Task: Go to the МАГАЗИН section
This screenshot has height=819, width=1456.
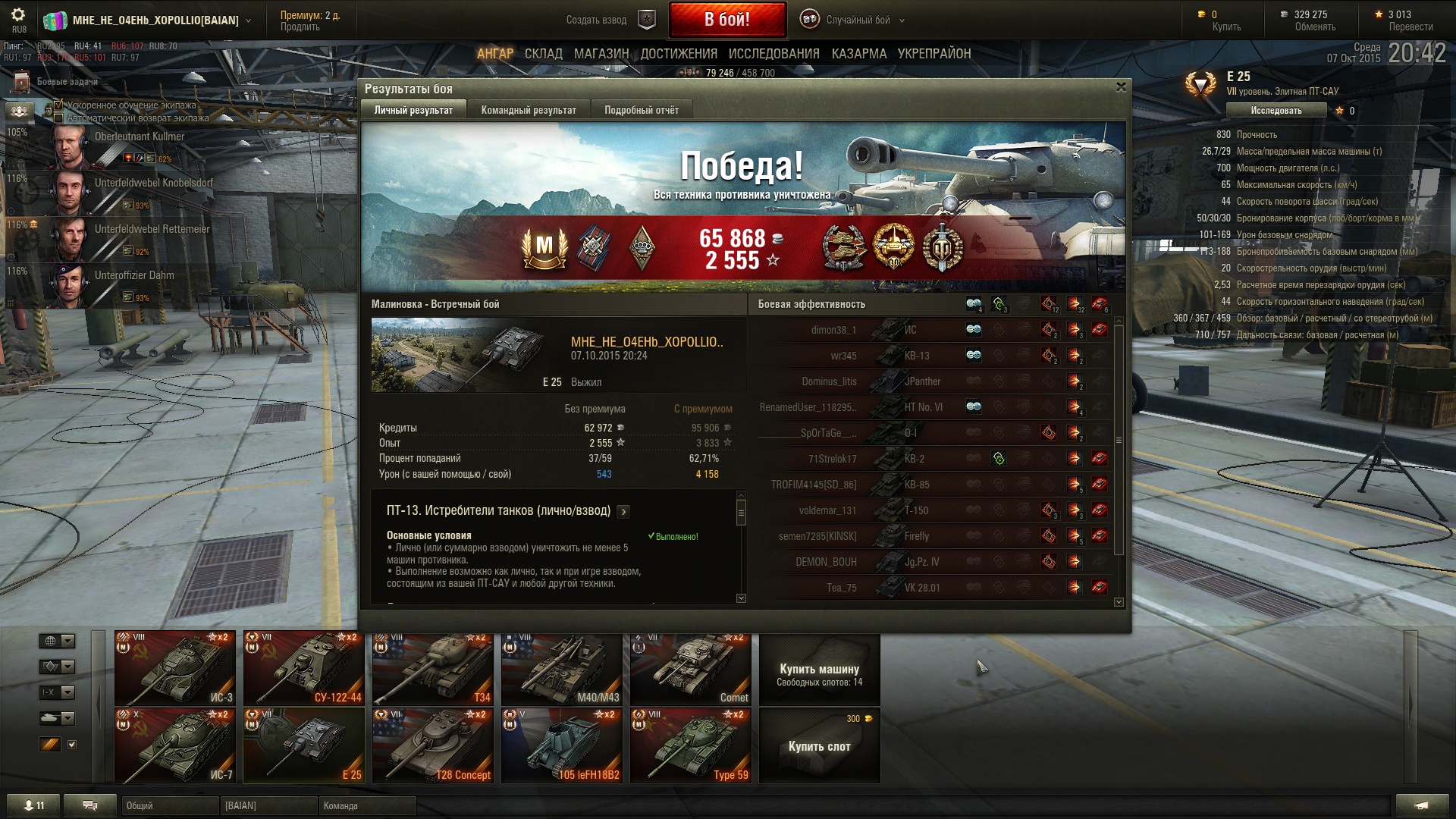Action: point(601,54)
